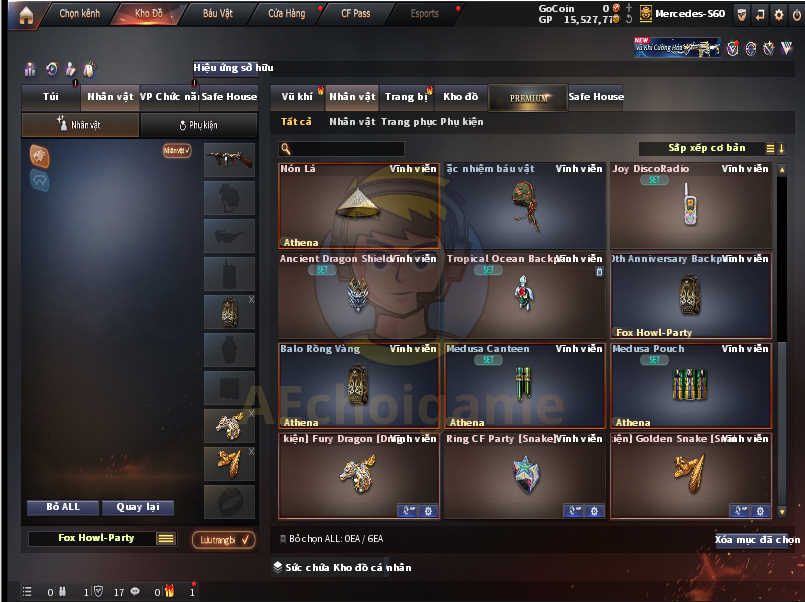Select the PREMIUM tab
Viewport: 805px width, 602px height.
528,98
